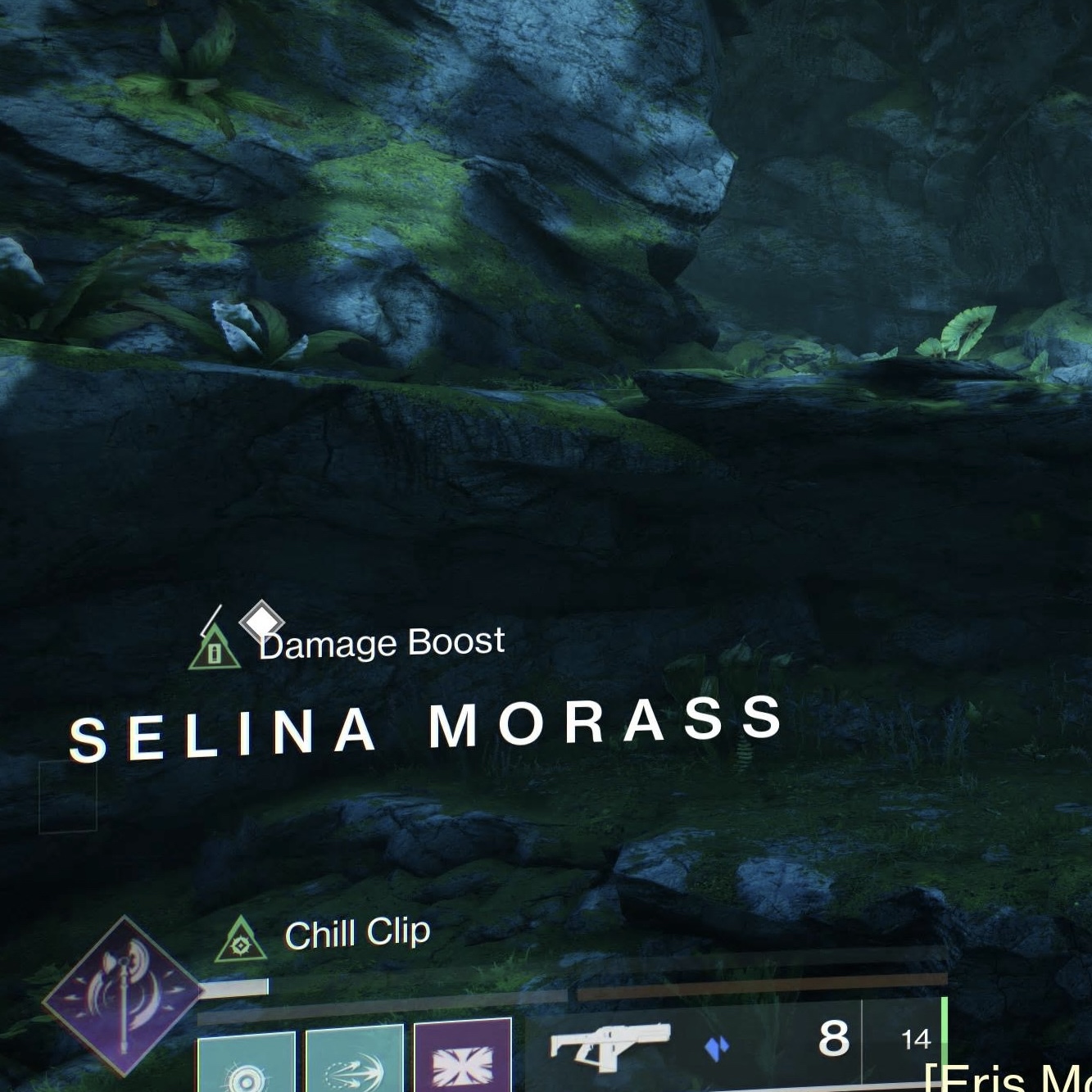Screen dimensions: 1092x1092
Task: Activate the circular grenade ability slot
Action: pos(246,1063)
